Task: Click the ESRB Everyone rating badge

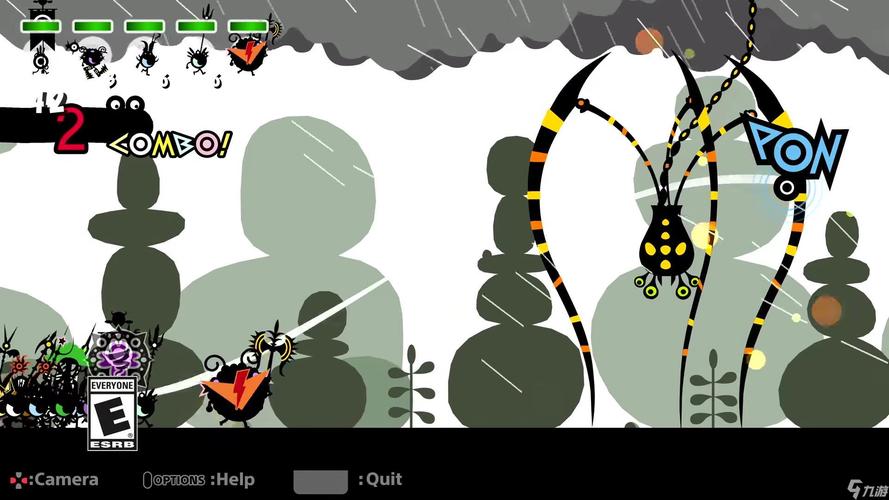Action: [x=112, y=412]
